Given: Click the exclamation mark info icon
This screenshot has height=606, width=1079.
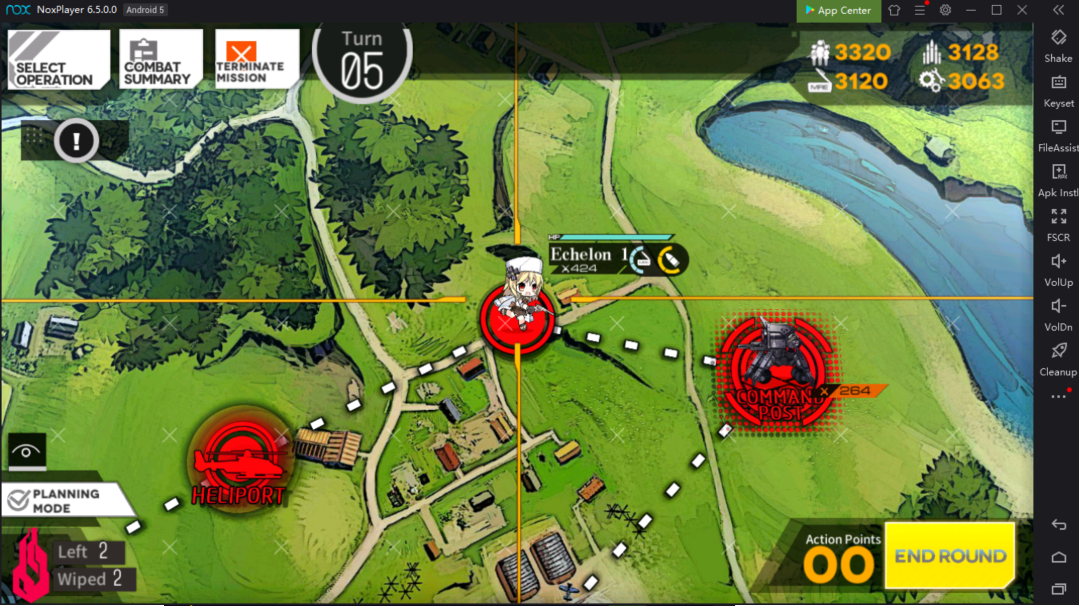Looking at the screenshot, I should click(75, 141).
